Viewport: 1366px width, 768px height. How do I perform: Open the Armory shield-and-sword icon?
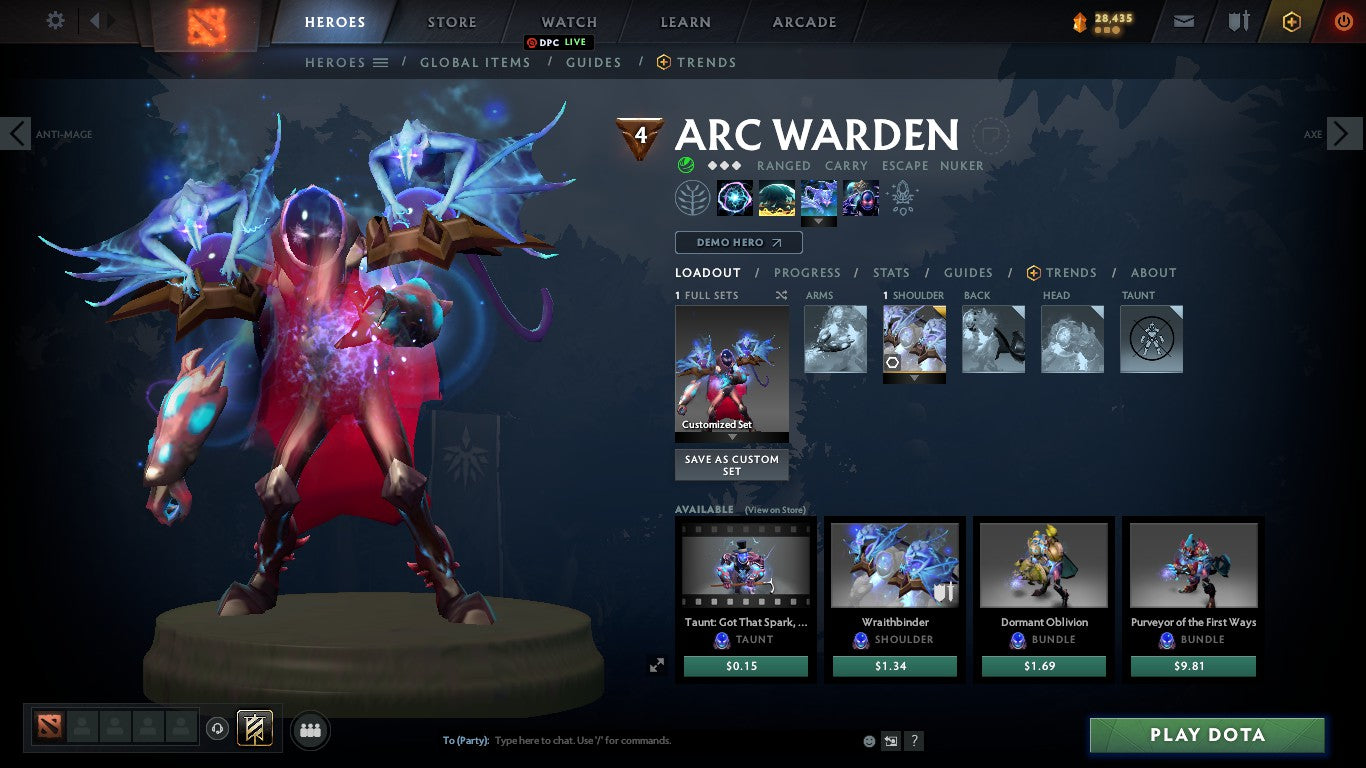[x=1240, y=20]
